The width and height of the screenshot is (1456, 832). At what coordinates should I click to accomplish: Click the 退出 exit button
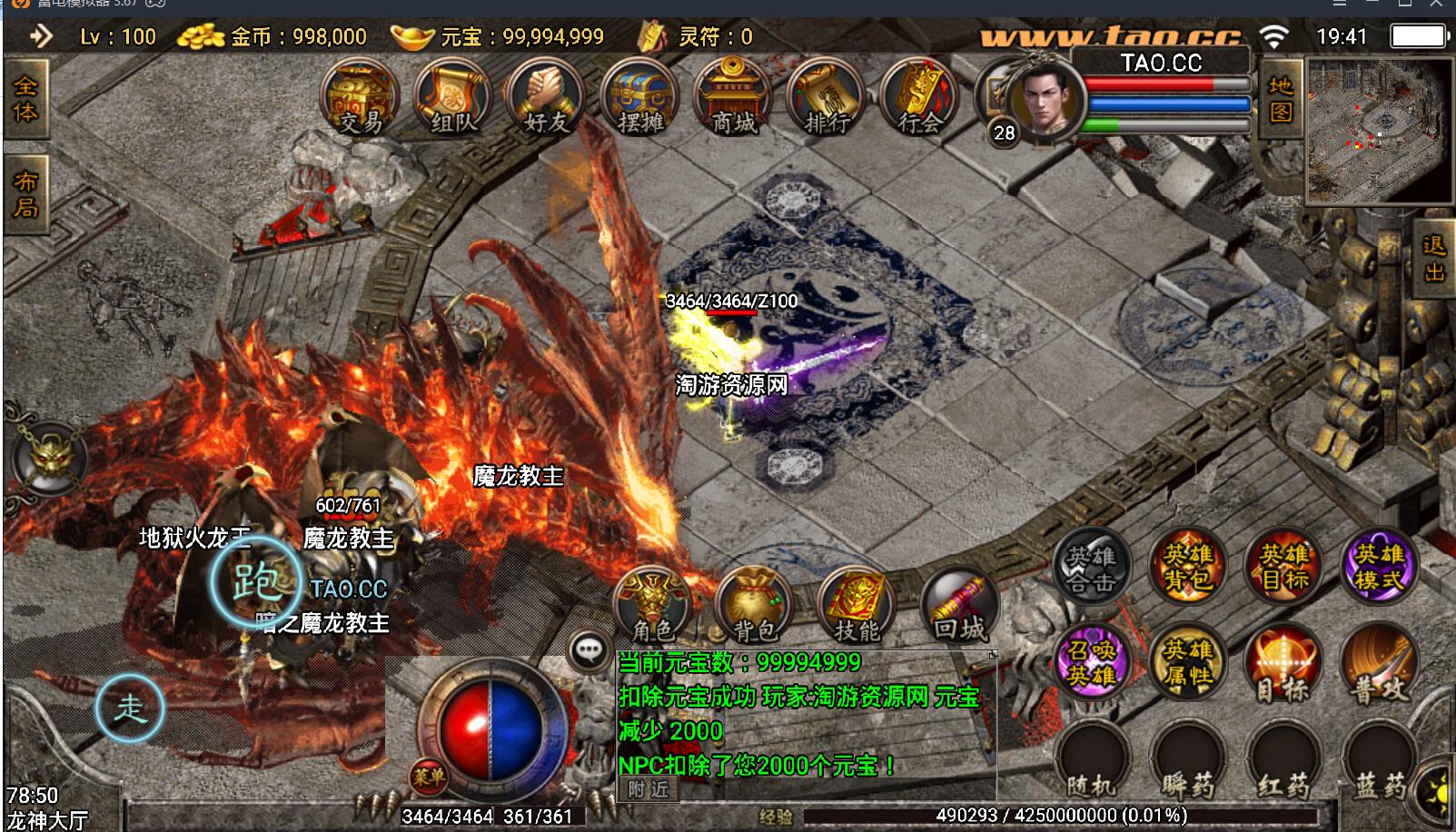point(1434,259)
